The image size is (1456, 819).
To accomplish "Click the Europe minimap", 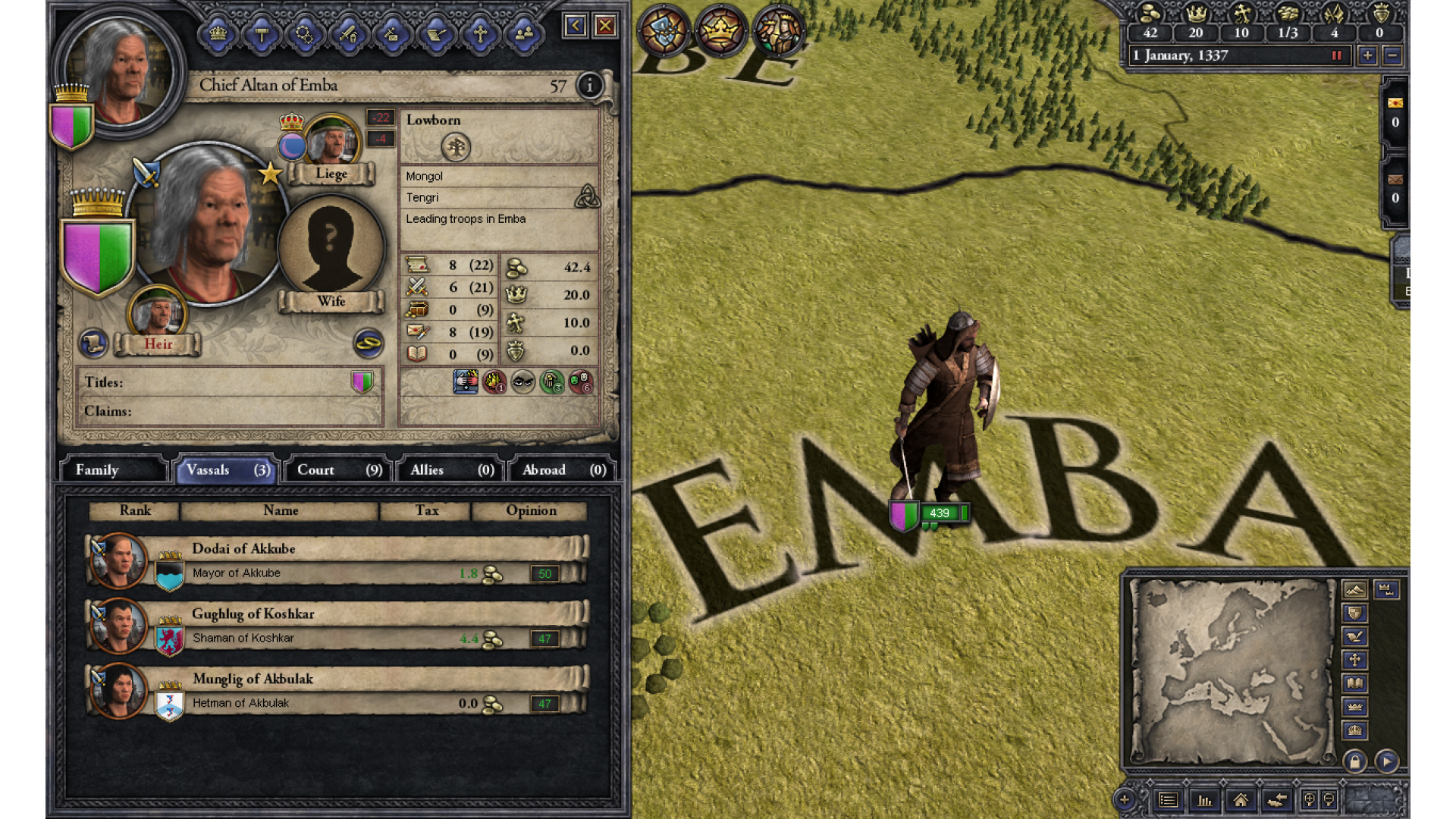I will click(1232, 671).
